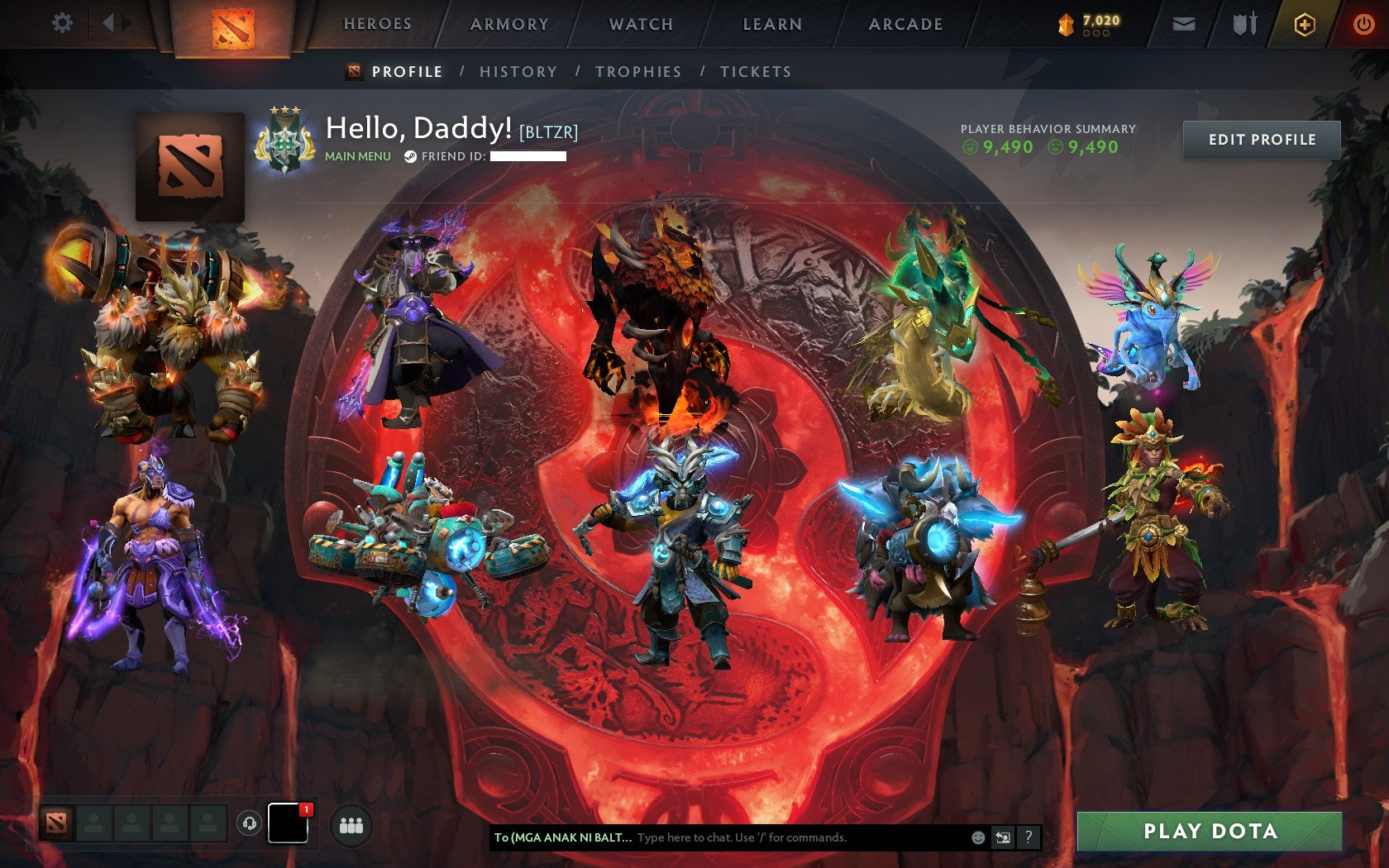Open the MAIN MENU status dropdown
Screen dimensions: 1389x868
[x=359, y=155]
